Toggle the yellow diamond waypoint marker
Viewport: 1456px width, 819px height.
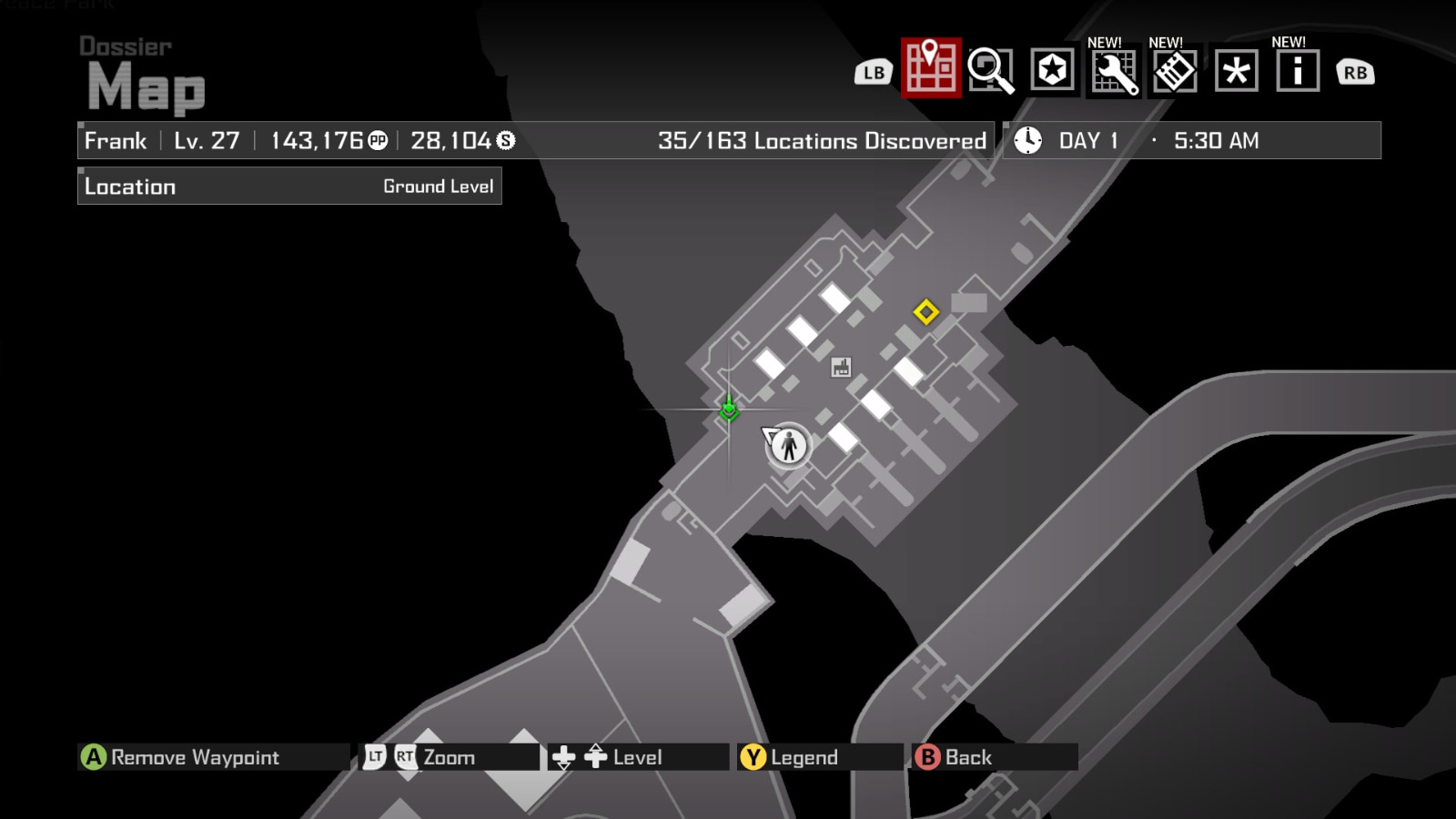click(x=926, y=313)
